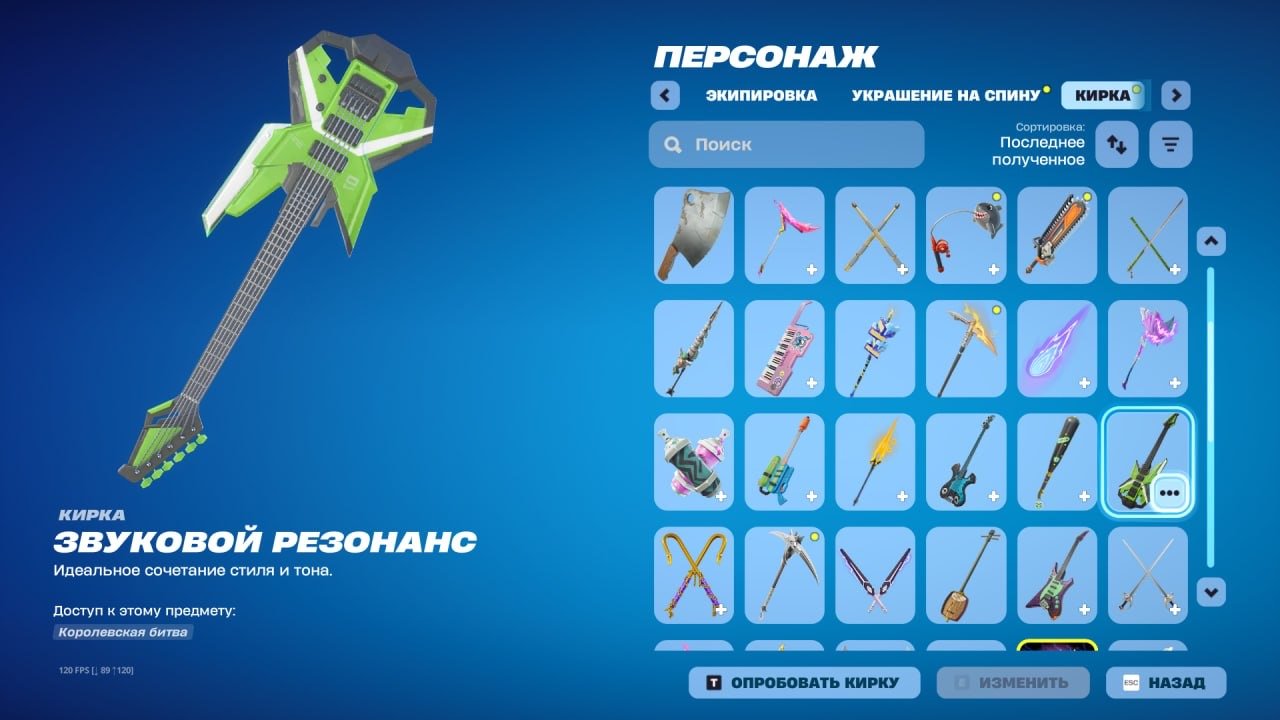
Task: Select the shark fishing rod pickaxe
Action: tap(966, 235)
